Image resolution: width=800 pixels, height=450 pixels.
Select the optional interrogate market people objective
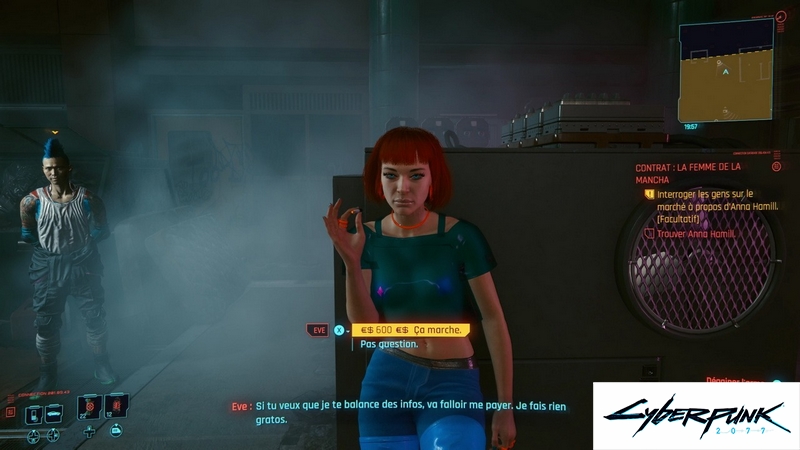[705, 204]
